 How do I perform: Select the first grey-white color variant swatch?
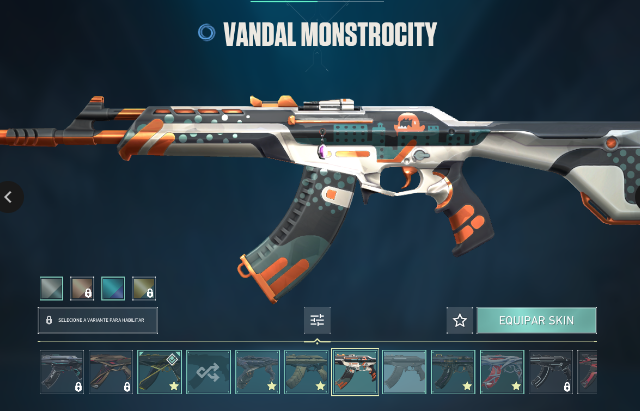pyautogui.click(x=52, y=289)
